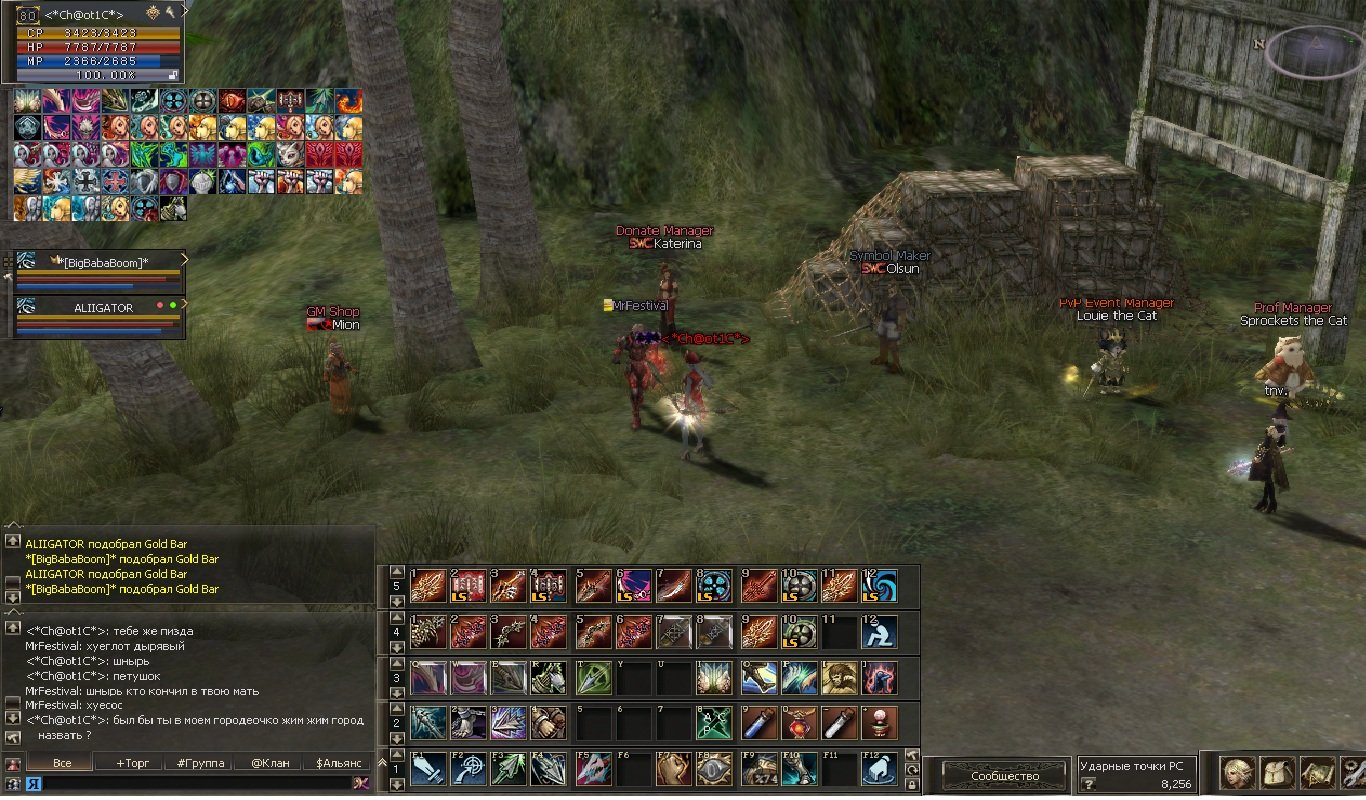Use the blue mana potion slot
Viewport: 1366px width, 800px height.
tap(758, 722)
